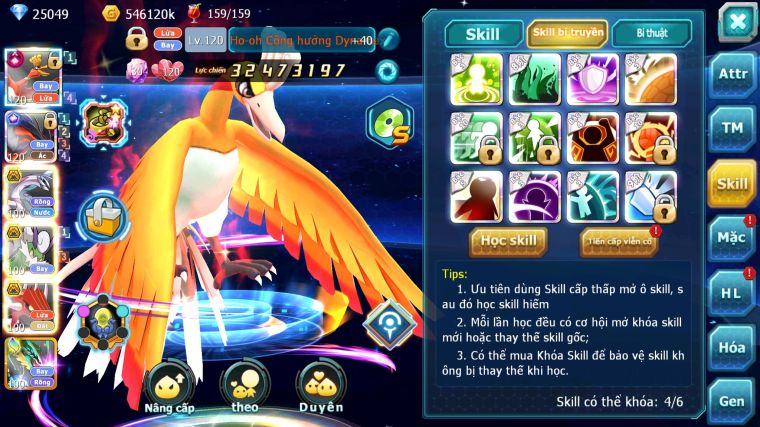
Task: Switch to the Mặc side tab
Action: click(732, 238)
